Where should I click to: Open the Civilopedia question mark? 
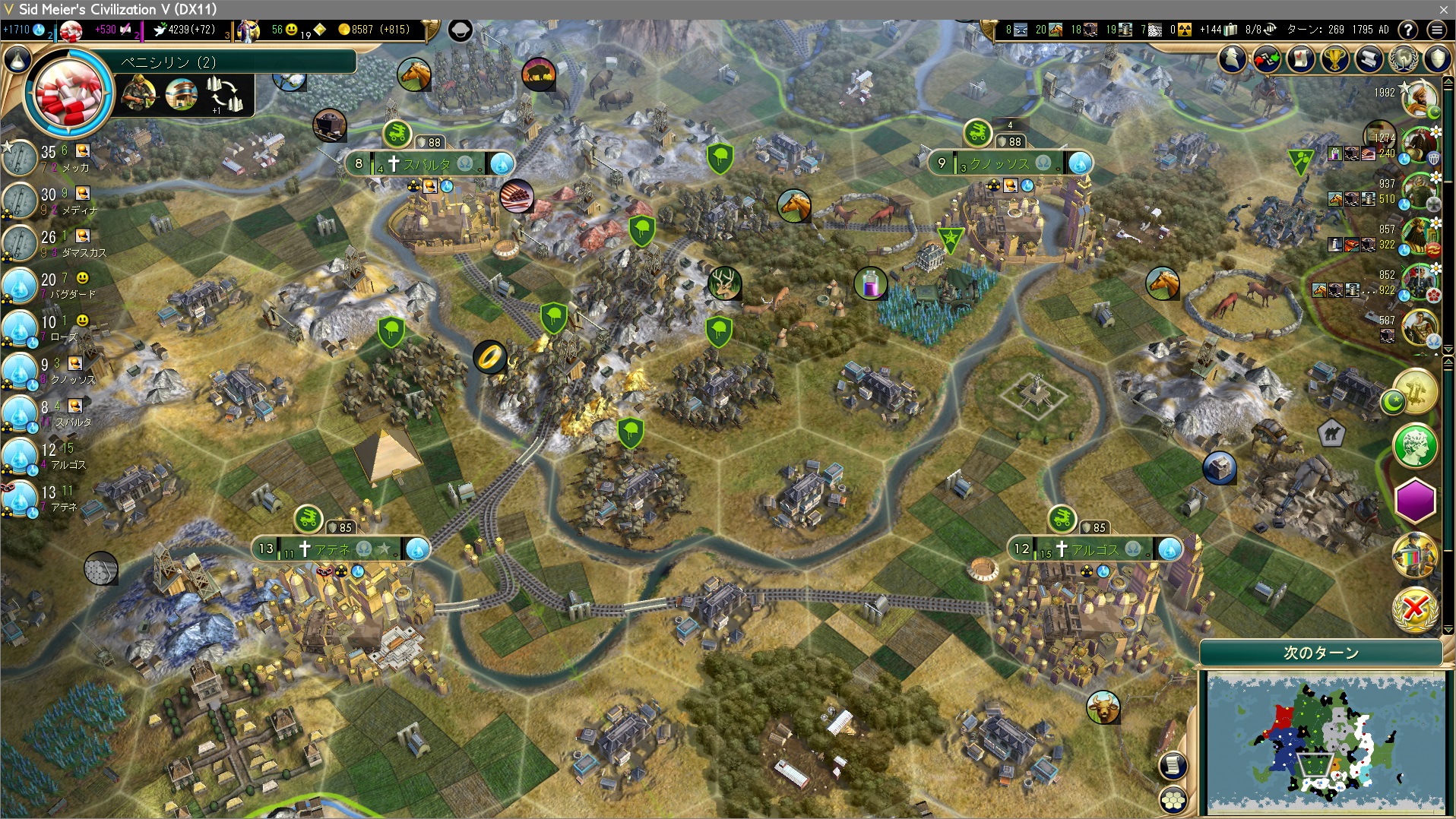click(1408, 30)
